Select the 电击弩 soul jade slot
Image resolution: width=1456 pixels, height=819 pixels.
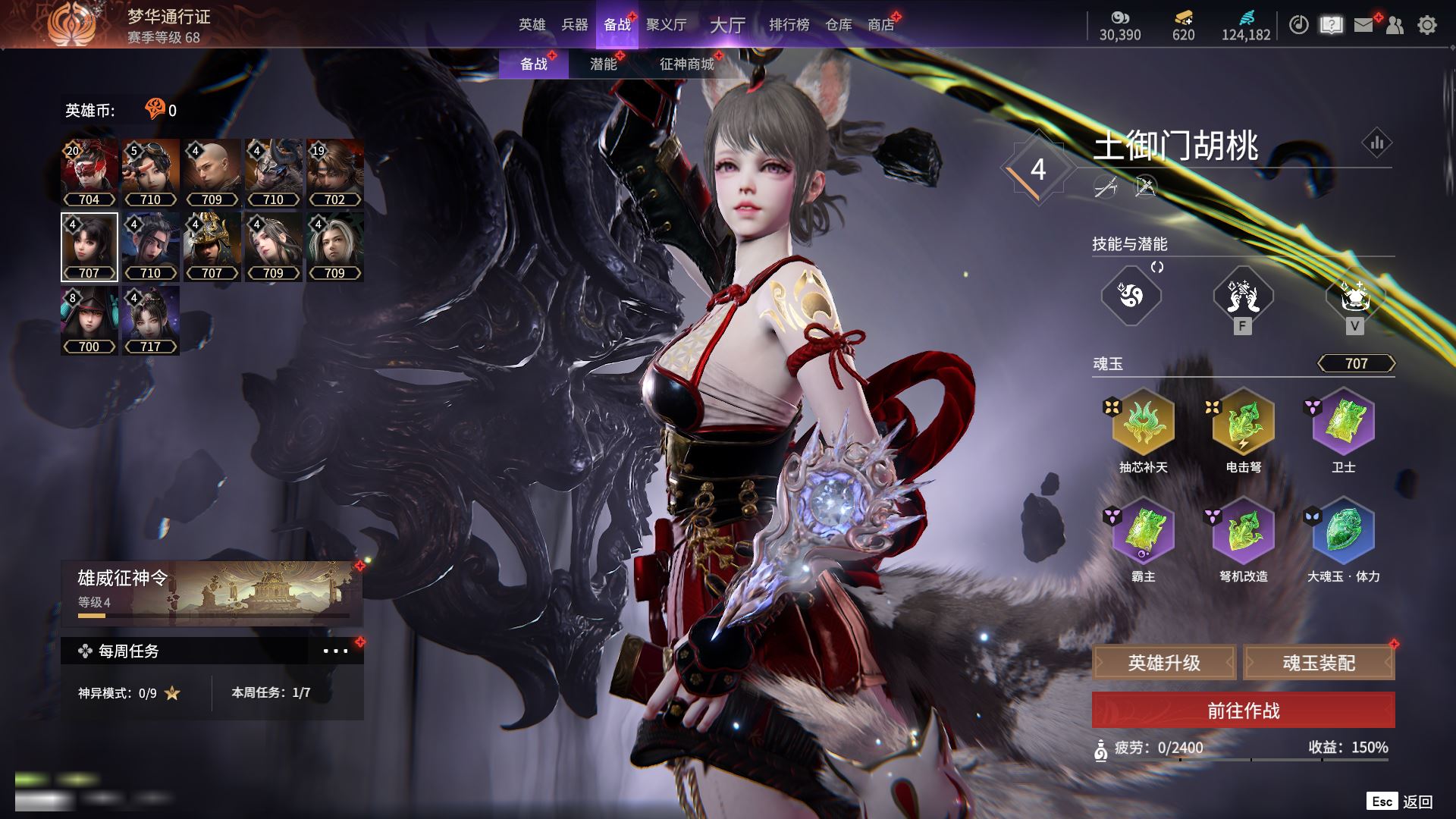[x=1243, y=422]
